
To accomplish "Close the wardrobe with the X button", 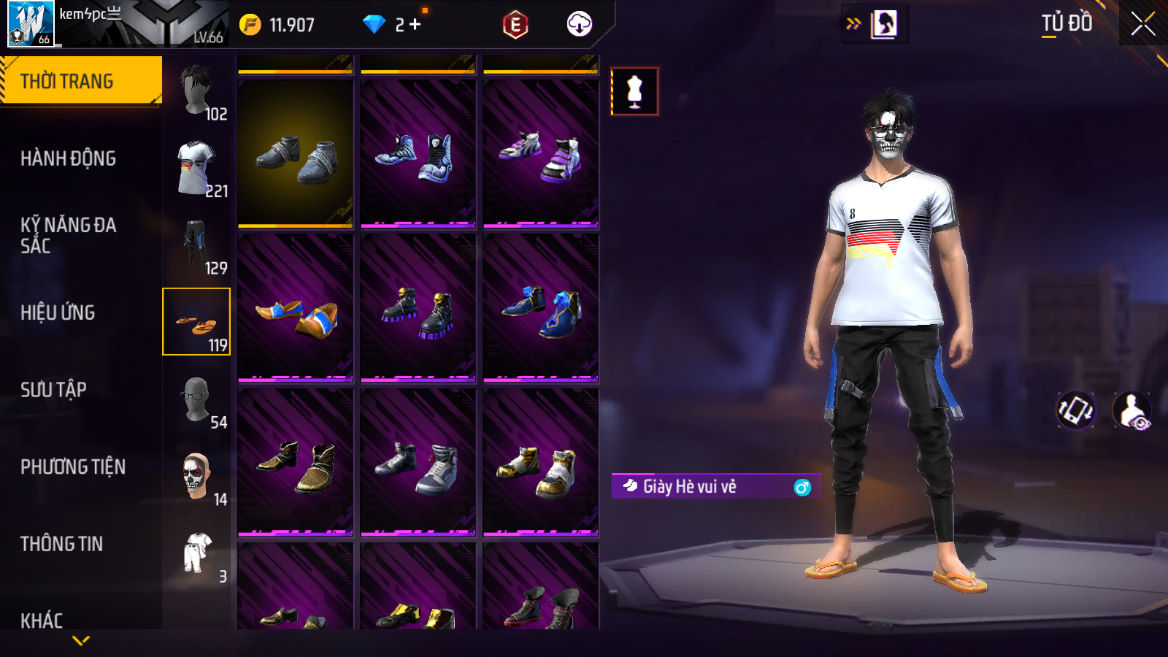I will point(1143,24).
